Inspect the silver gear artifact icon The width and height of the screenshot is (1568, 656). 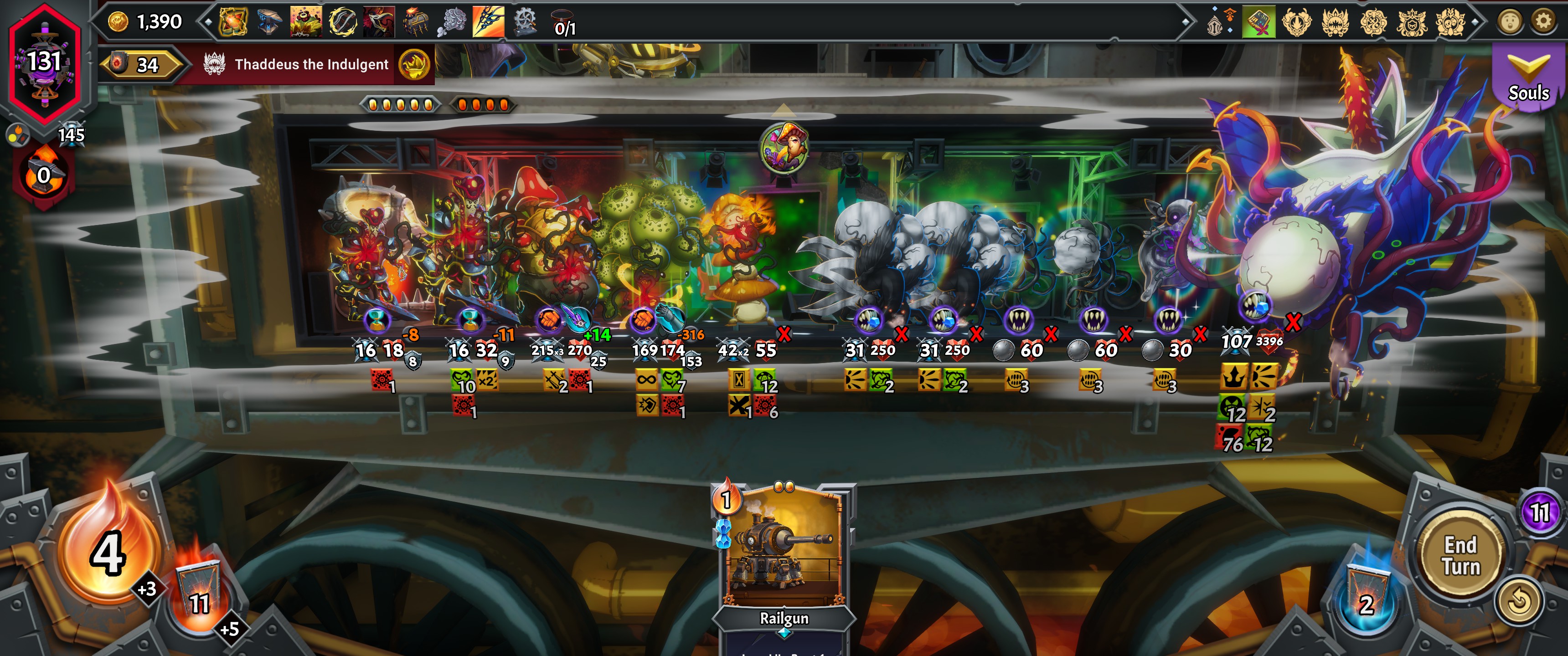525,22
